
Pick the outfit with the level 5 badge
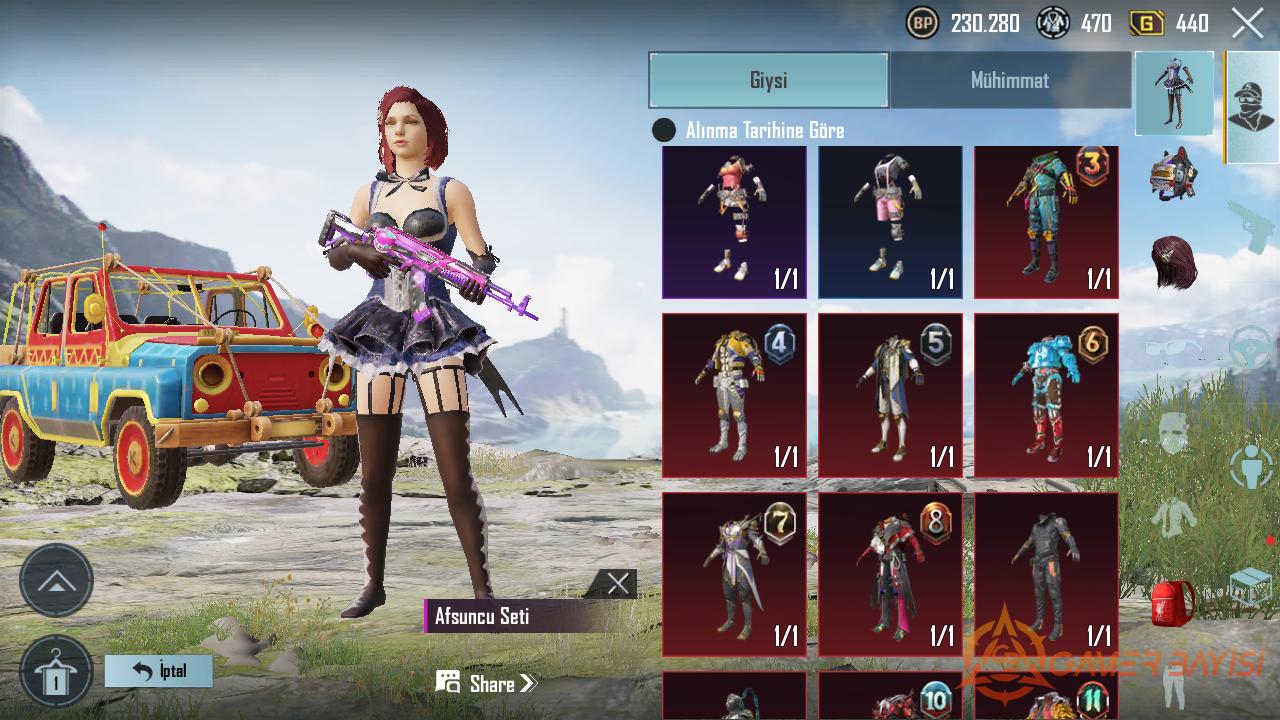(890, 395)
